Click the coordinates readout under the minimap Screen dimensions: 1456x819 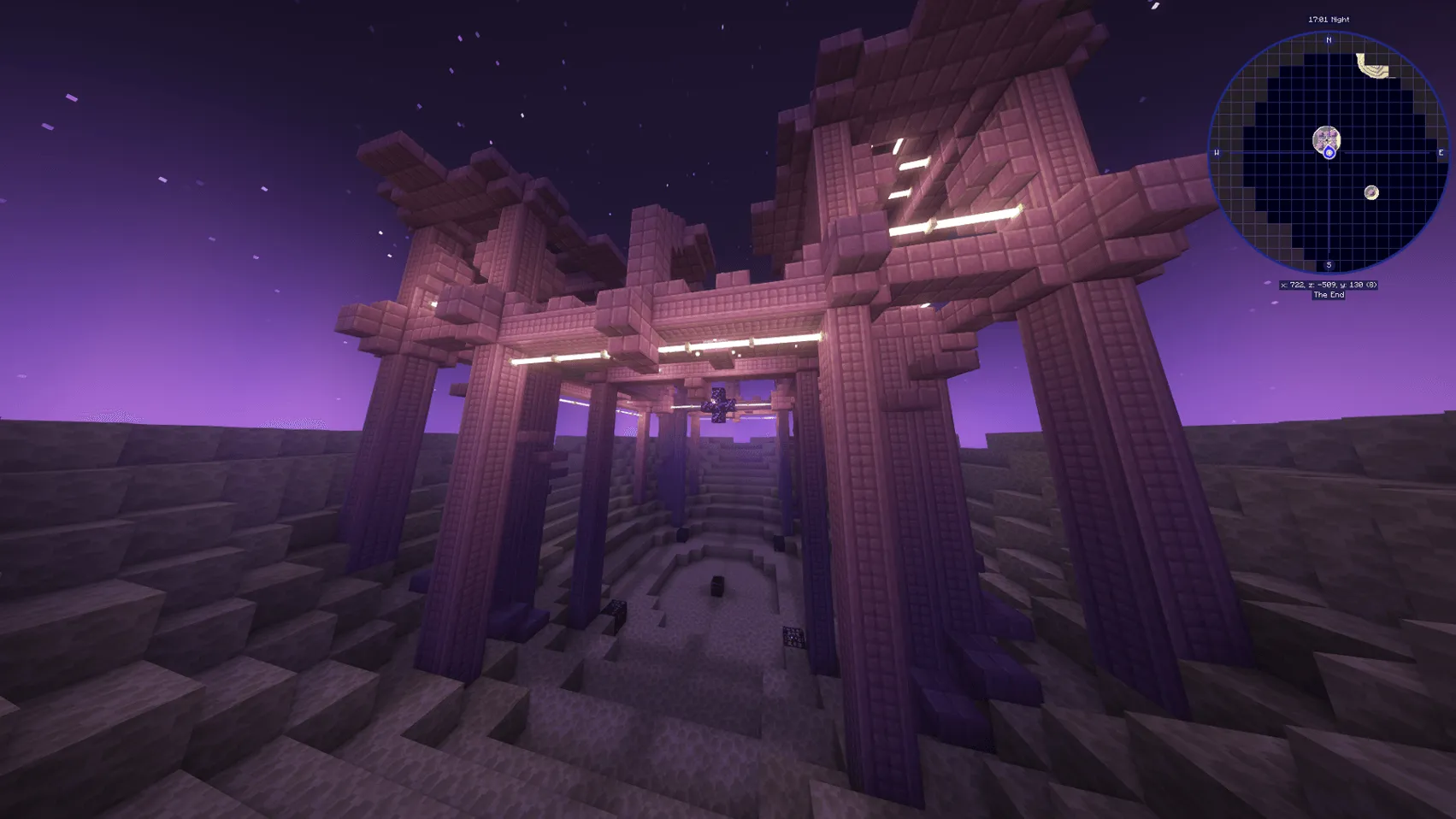click(x=1328, y=285)
